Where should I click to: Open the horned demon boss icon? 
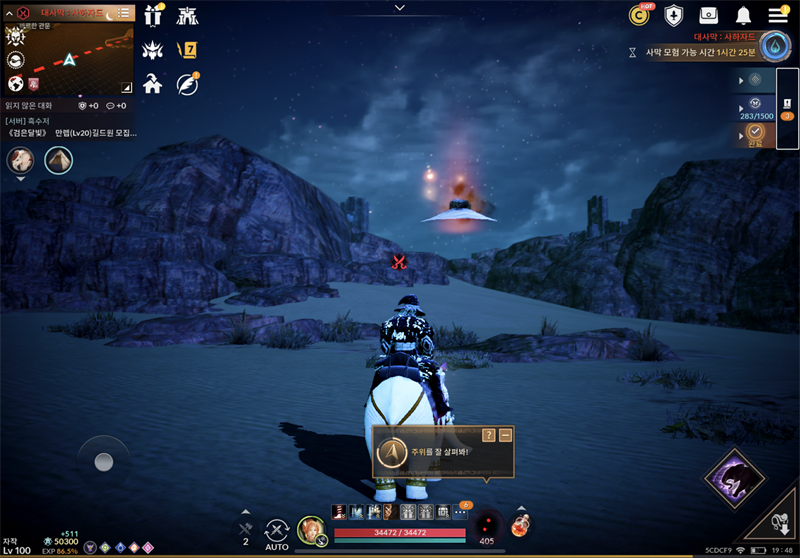click(x=154, y=49)
